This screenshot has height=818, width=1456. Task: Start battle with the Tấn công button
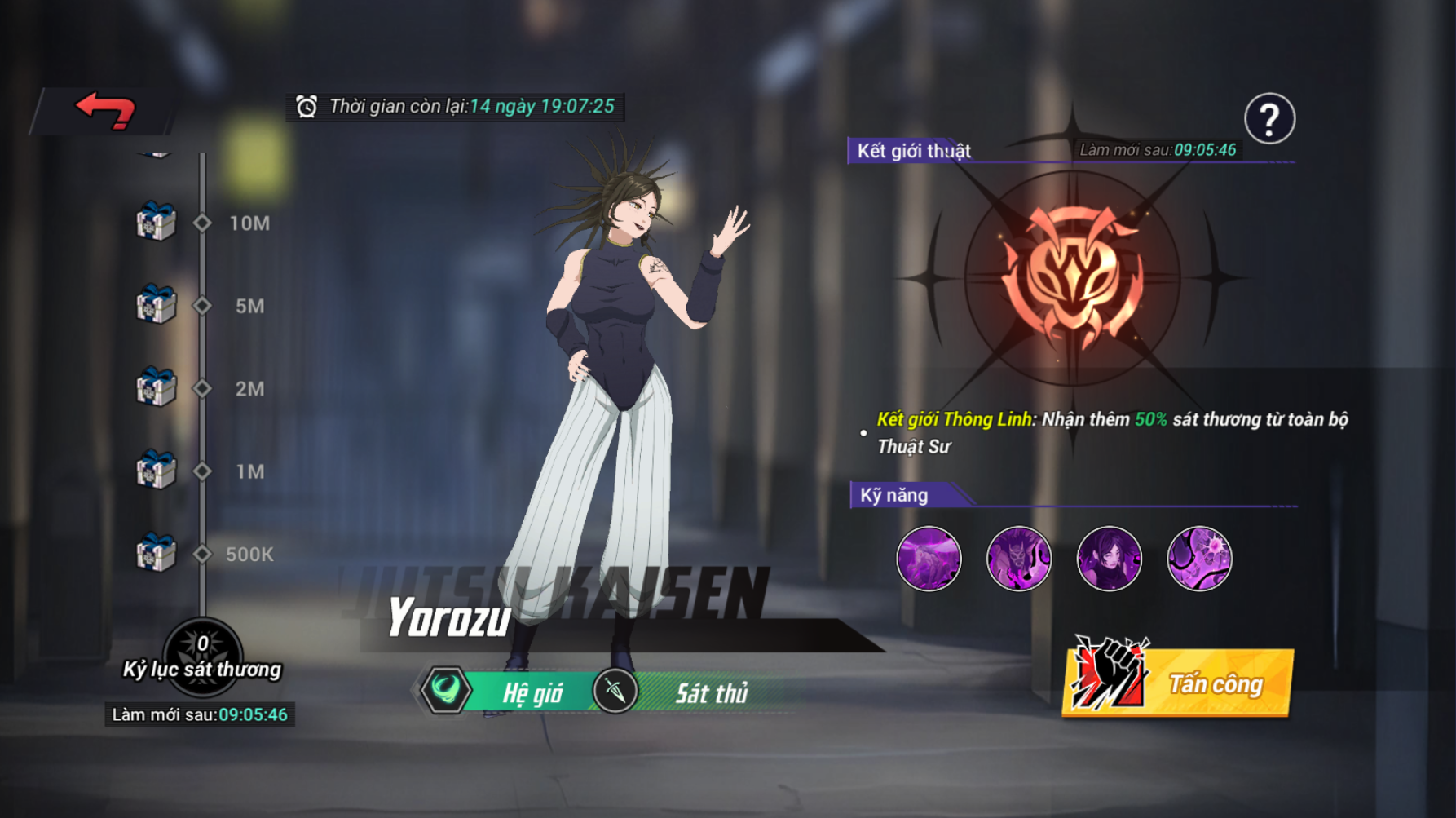(x=1179, y=682)
